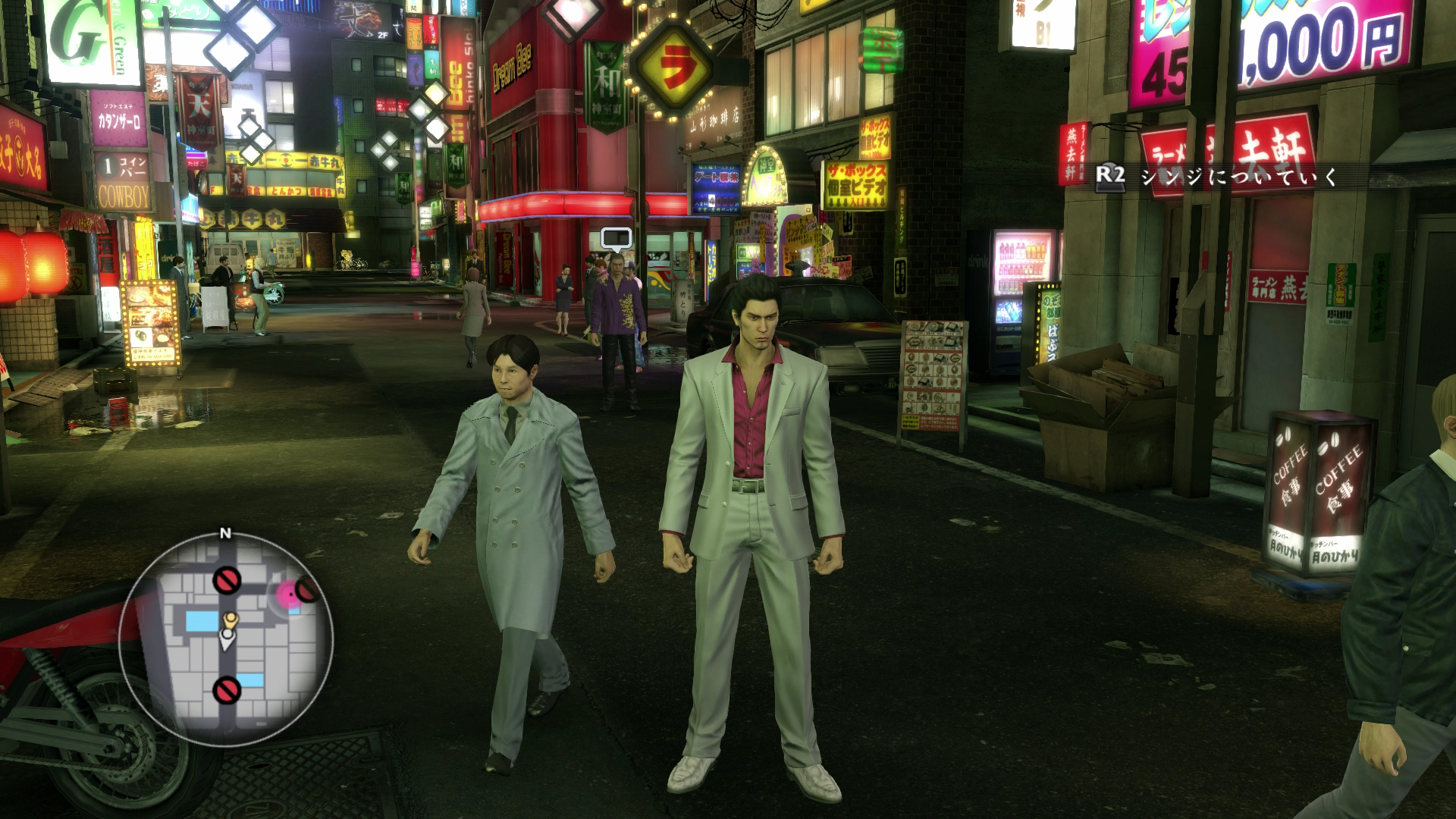Screen dimensions: 1456x819
Task: Select the speech bubble icon above the NPC
Action: tap(616, 239)
